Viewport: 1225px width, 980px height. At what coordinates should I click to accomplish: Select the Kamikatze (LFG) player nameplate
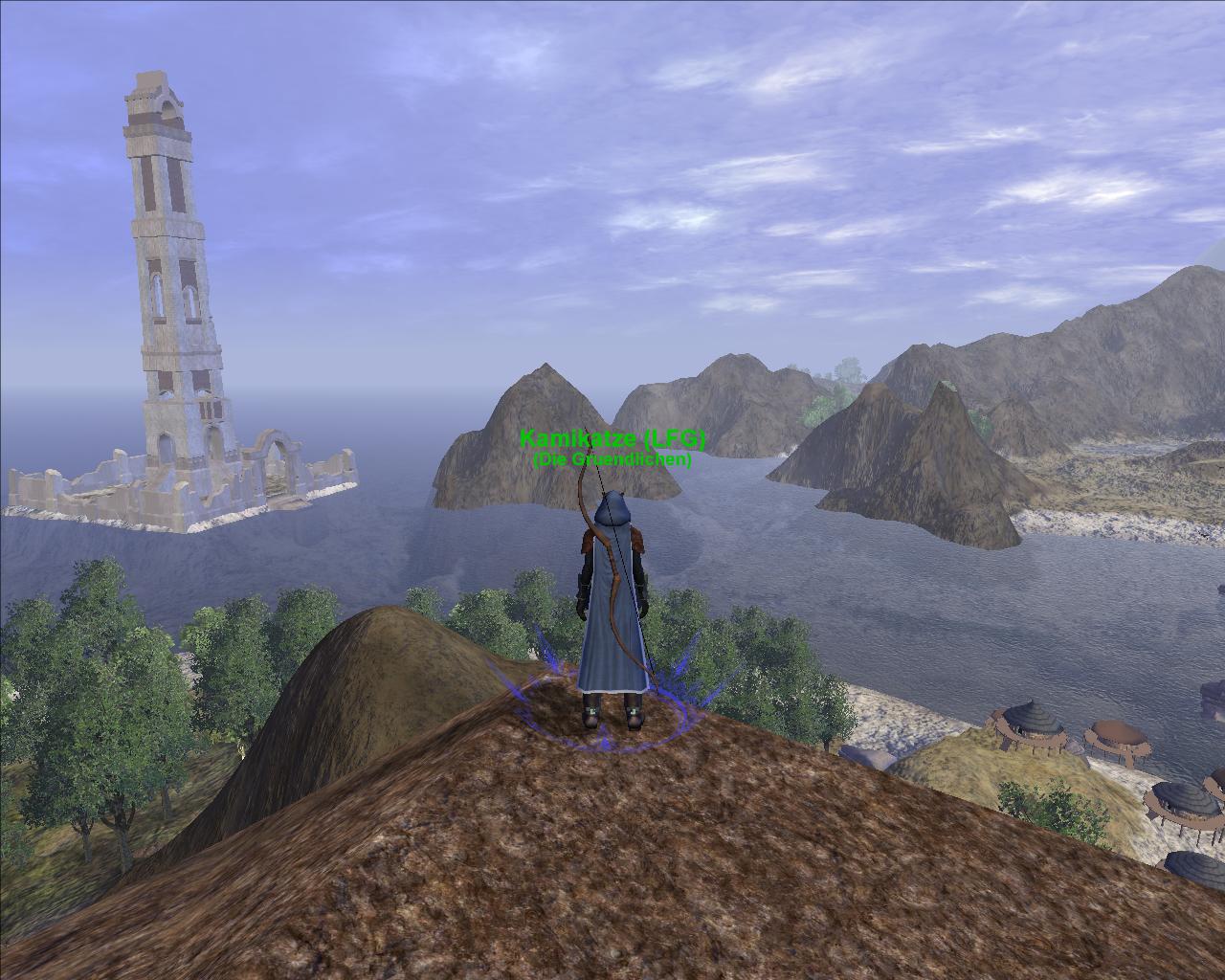click(x=612, y=440)
